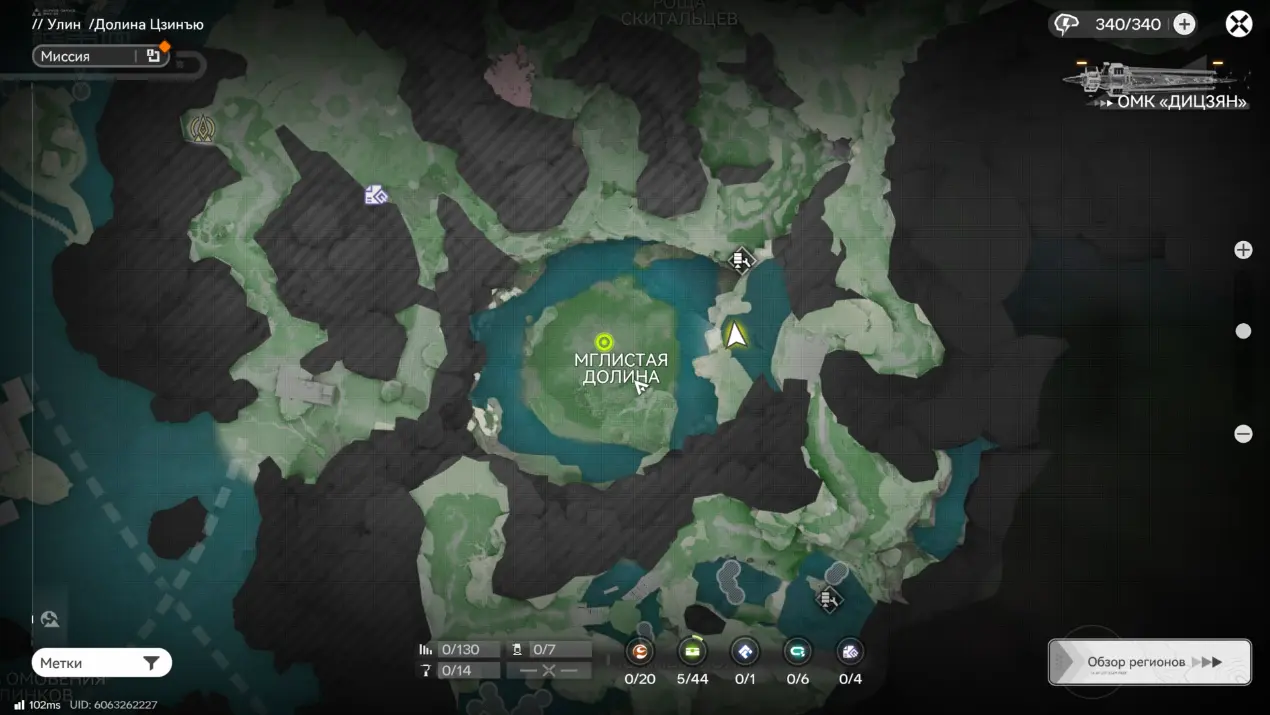Click the blue diamond collectible counter icon

pyautogui.click(x=745, y=652)
